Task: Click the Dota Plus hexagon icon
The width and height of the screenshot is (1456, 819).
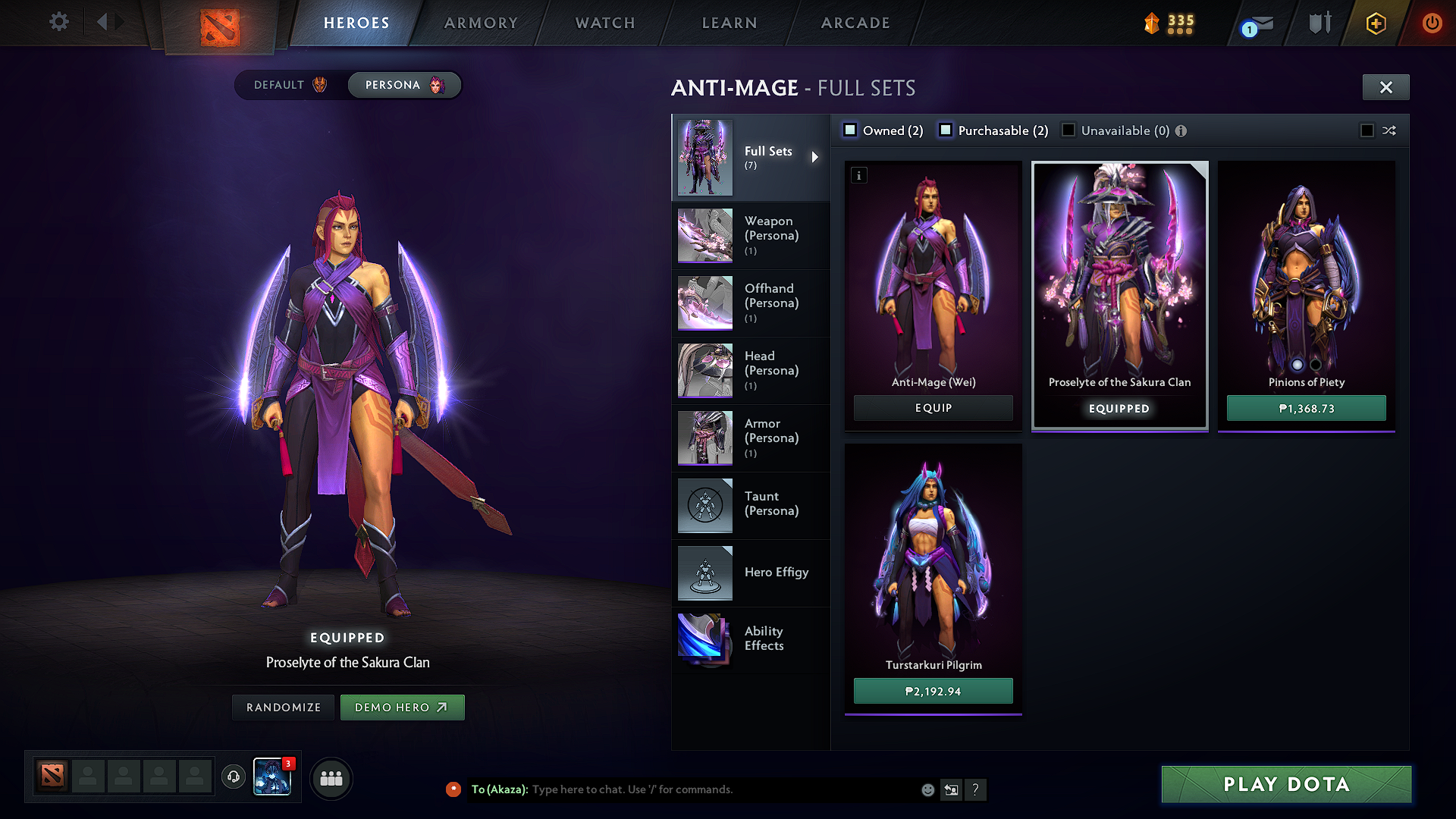Action: tap(1376, 23)
